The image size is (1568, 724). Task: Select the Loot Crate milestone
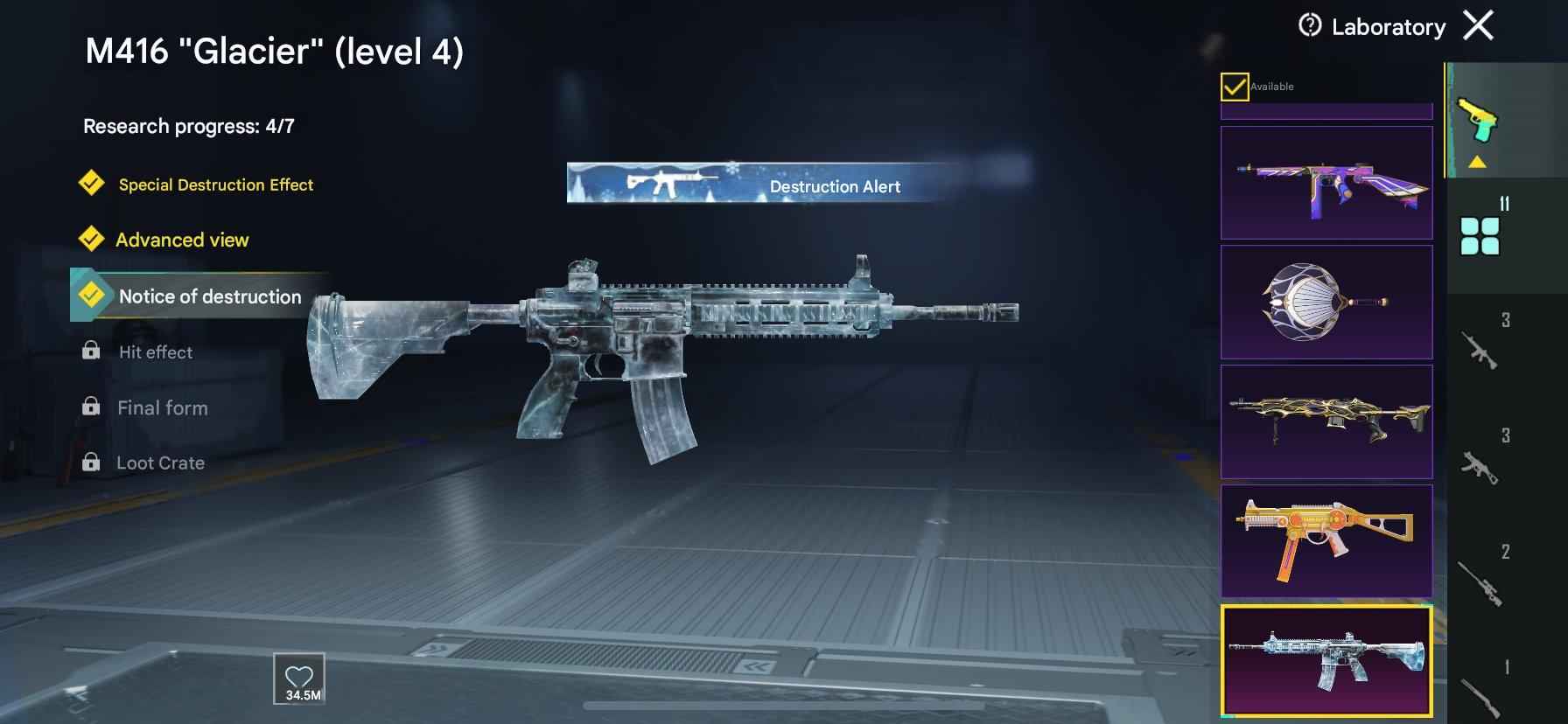(x=160, y=462)
